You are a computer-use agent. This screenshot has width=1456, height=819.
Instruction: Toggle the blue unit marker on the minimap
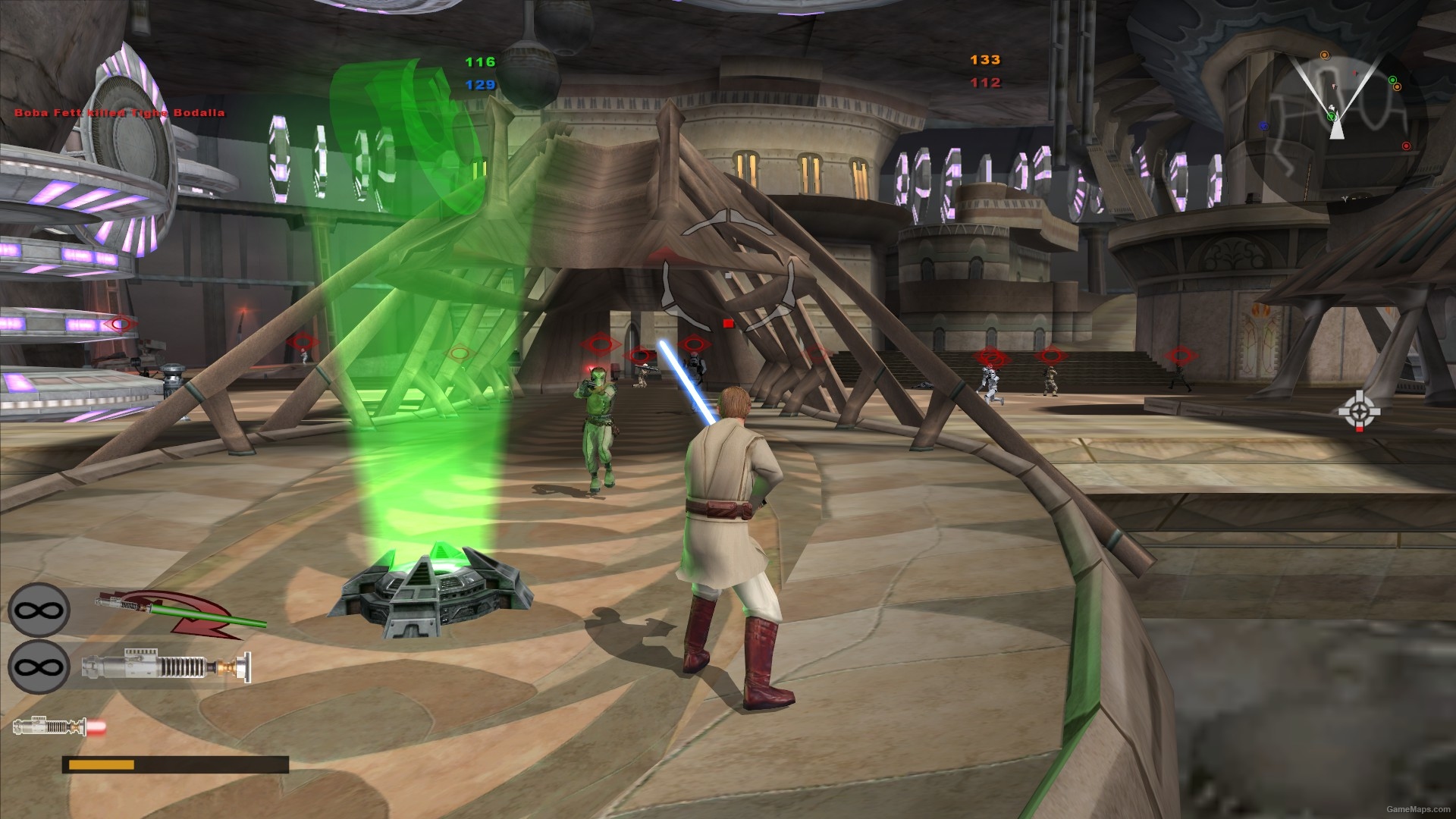1264,127
